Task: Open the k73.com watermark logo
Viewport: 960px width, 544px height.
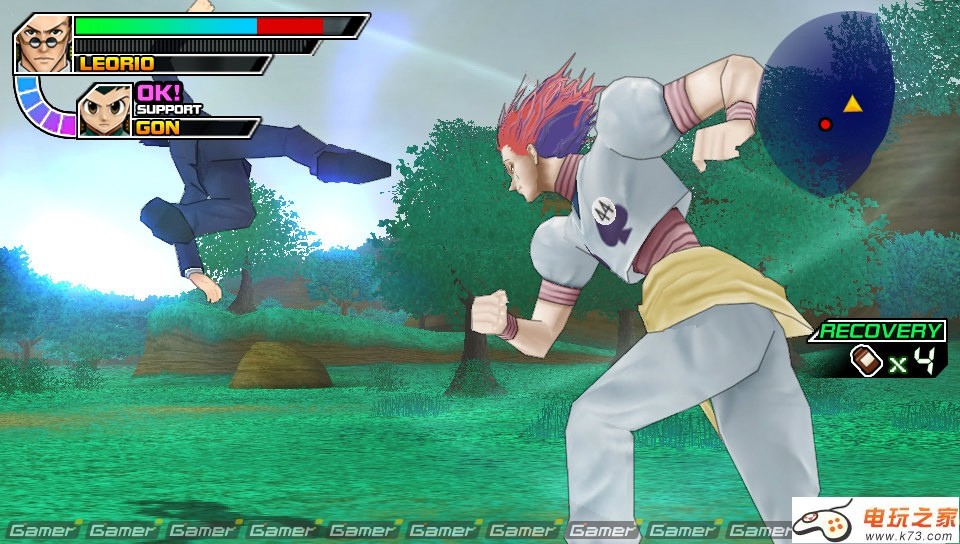Action: click(x=876, y=520)
